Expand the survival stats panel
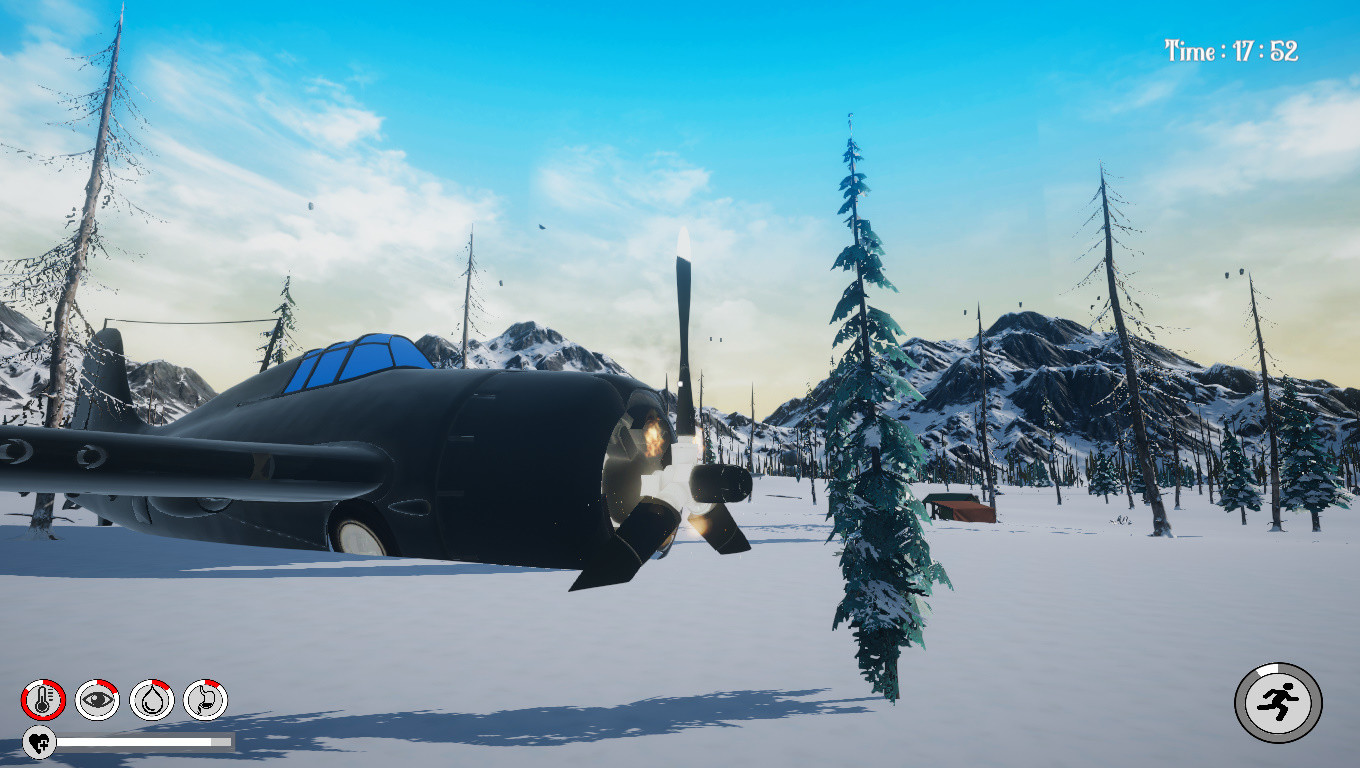The height and width of the screenshot is (768, 1360). 124,697
